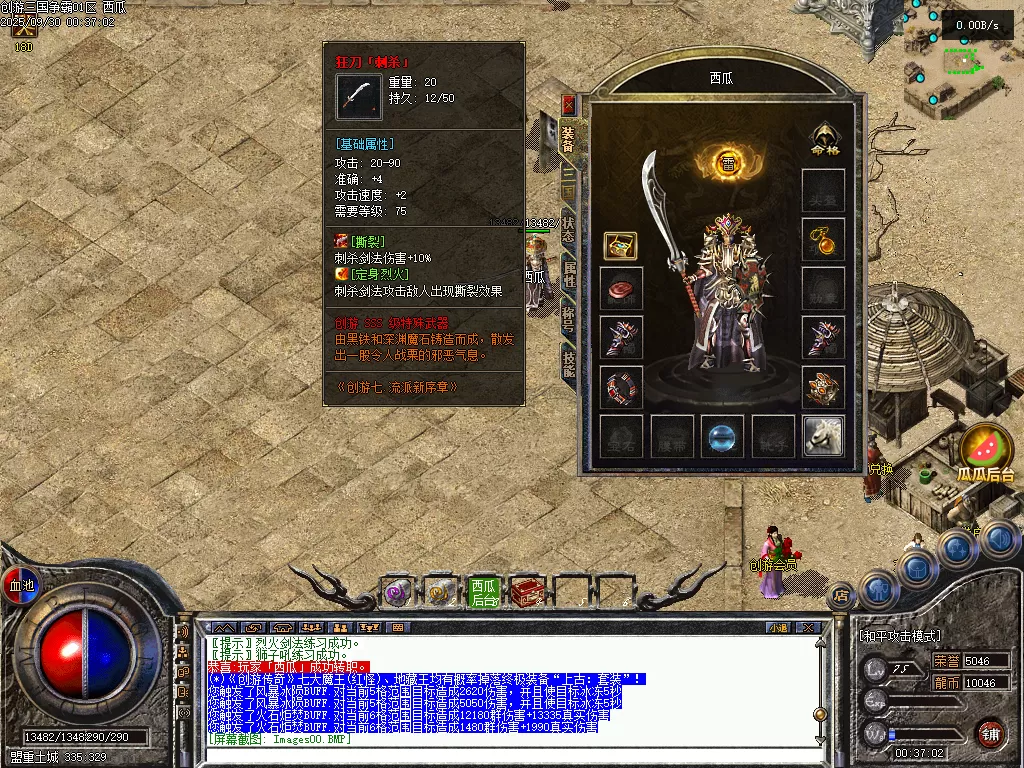1024x768 pixels.
Task: Open the 铺 shop button
Action: 990,733
